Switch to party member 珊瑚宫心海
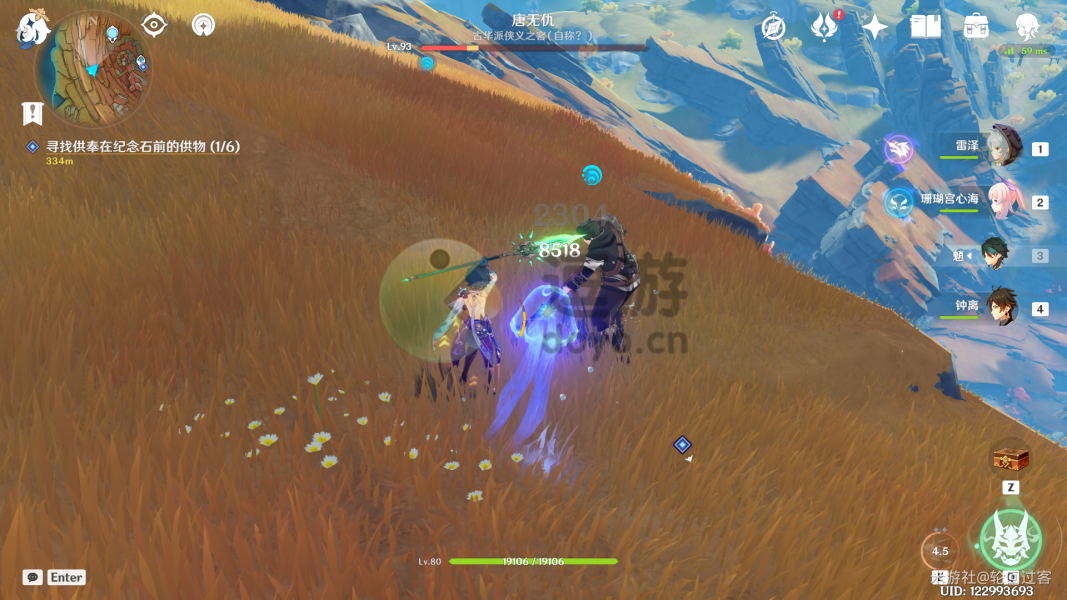Screen dimensions: 1067x600 click(1001, 200)
